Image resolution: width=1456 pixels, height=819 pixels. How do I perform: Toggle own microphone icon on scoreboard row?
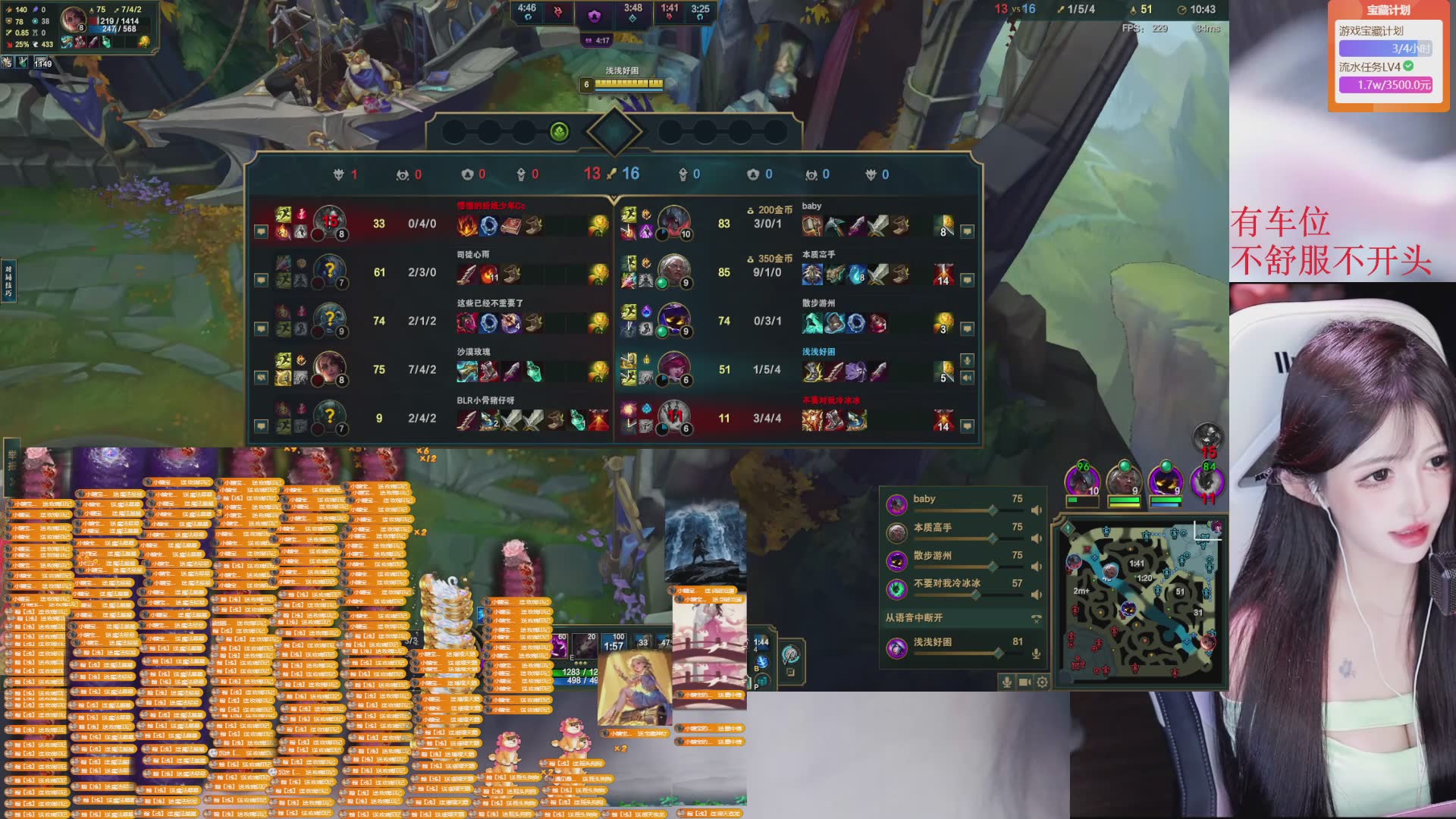(x=967, y=360)
